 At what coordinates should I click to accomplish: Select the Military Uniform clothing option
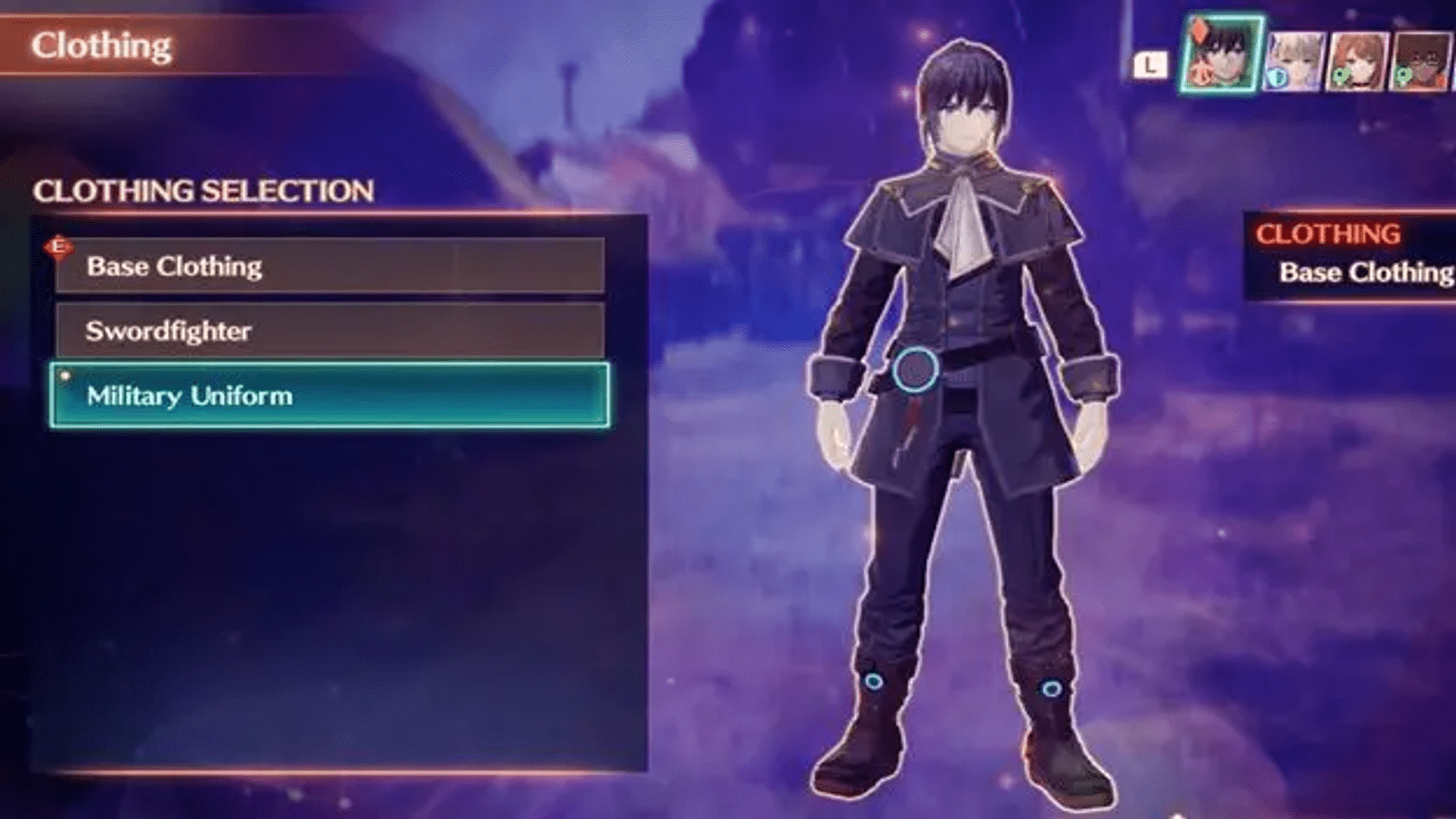coord(330,395)
